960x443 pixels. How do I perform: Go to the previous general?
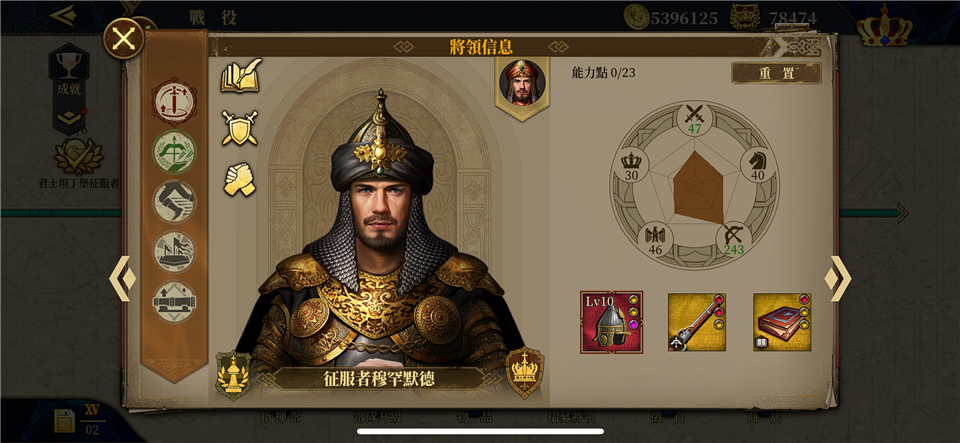coord(122,279)
